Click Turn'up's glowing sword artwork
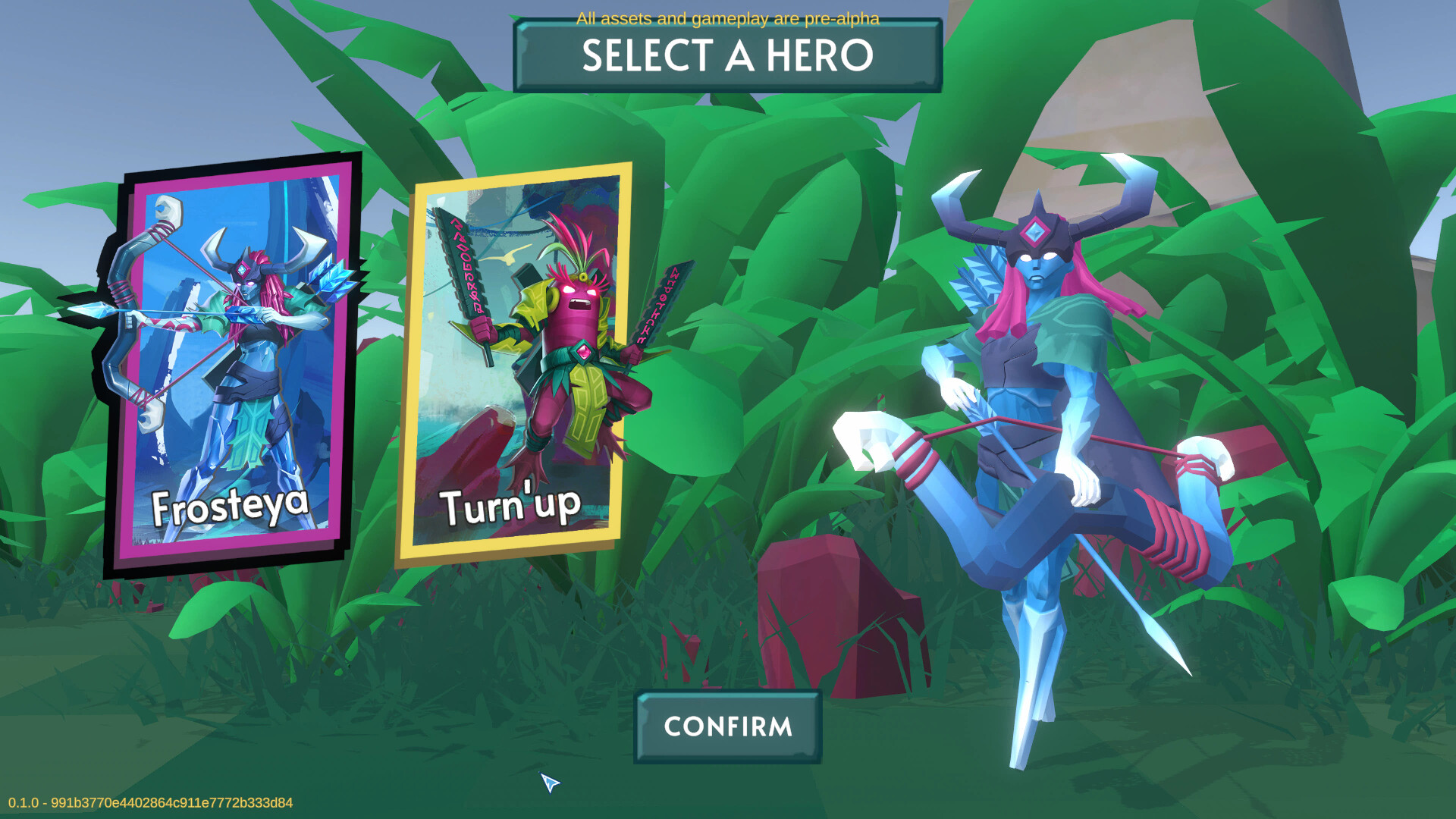This screenshot has width=1456, height=819. tap(463, 265)
